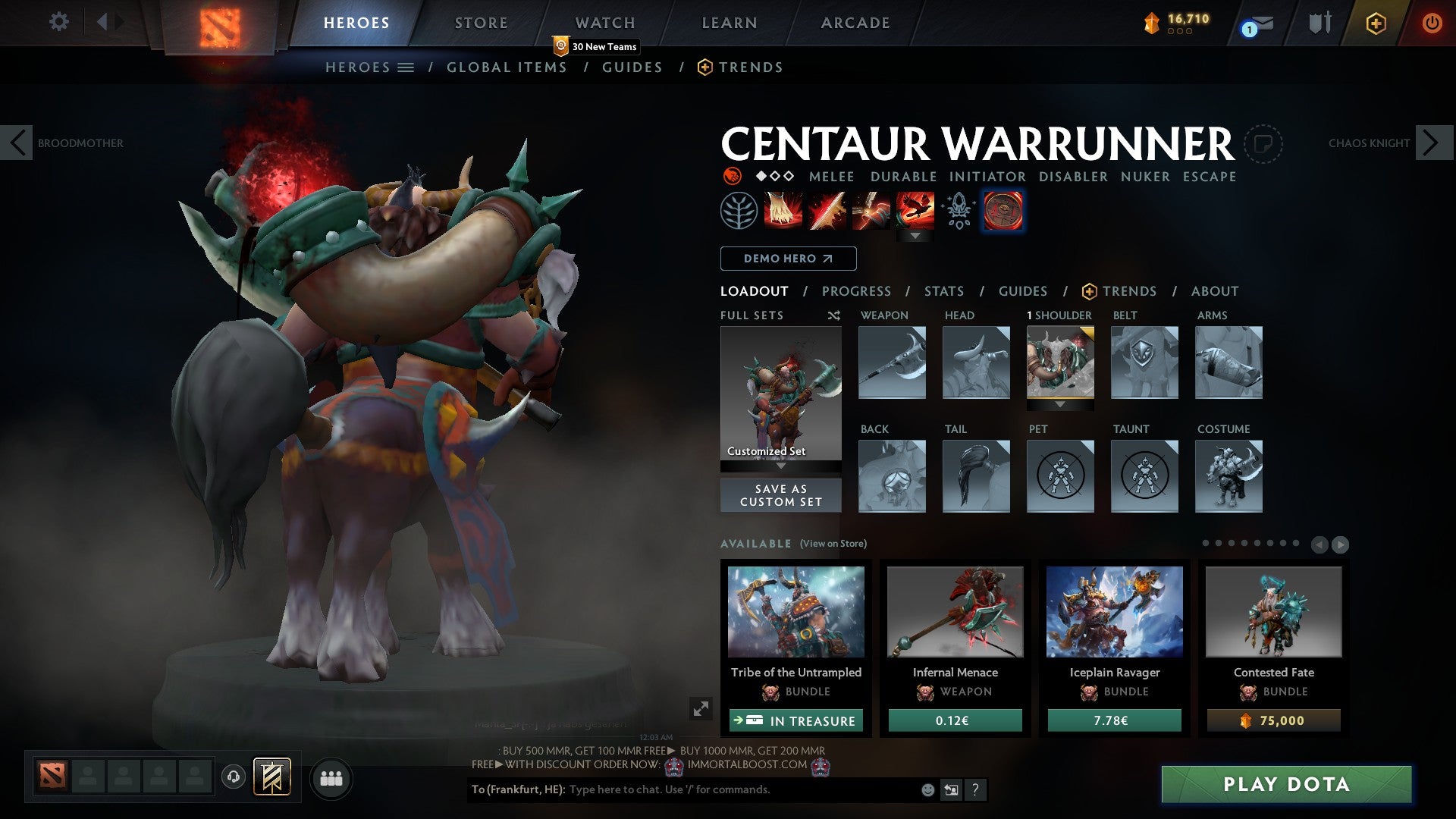Click the power button icon top right
This screenshot has height=819, width=1456.
tap(1432, 23)
